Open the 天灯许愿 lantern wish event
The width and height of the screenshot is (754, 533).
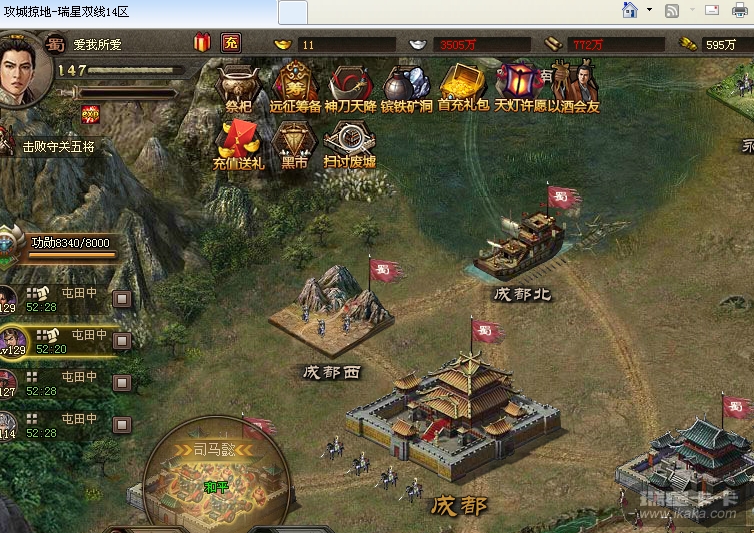[519, 86]
